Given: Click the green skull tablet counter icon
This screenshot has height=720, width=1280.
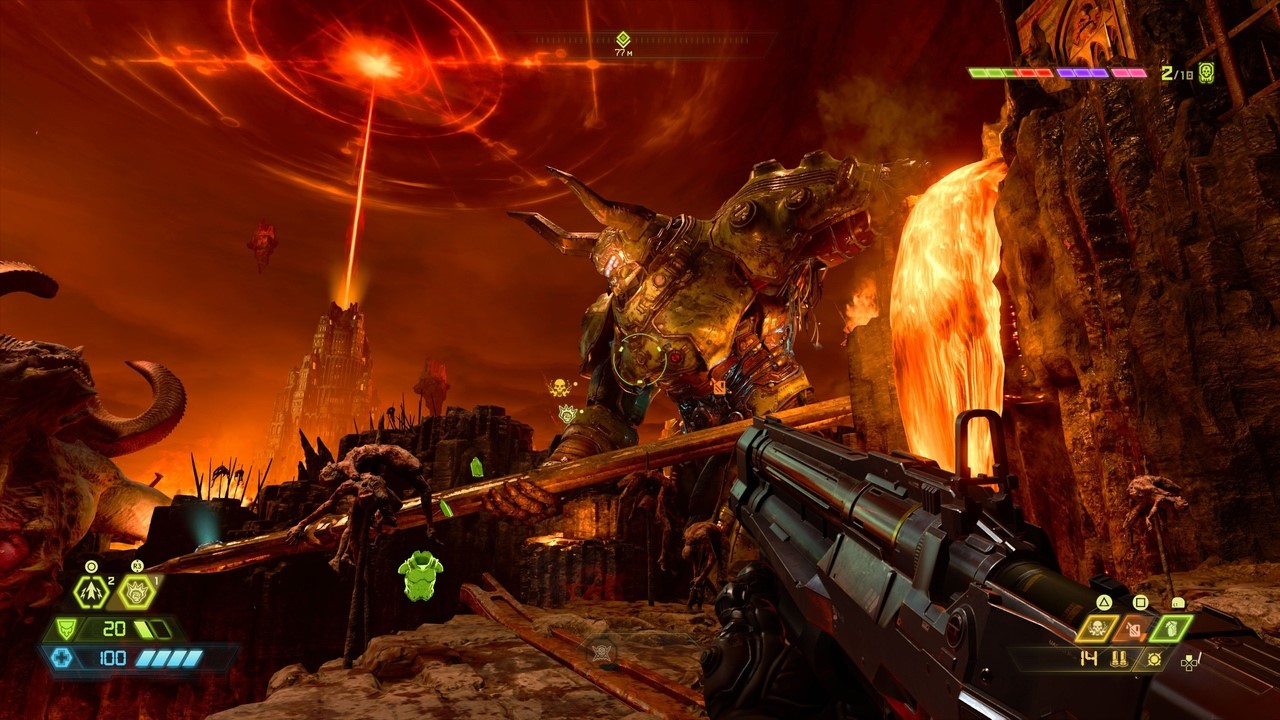Looking at the screenshot, I should [x=1206, y=72].
